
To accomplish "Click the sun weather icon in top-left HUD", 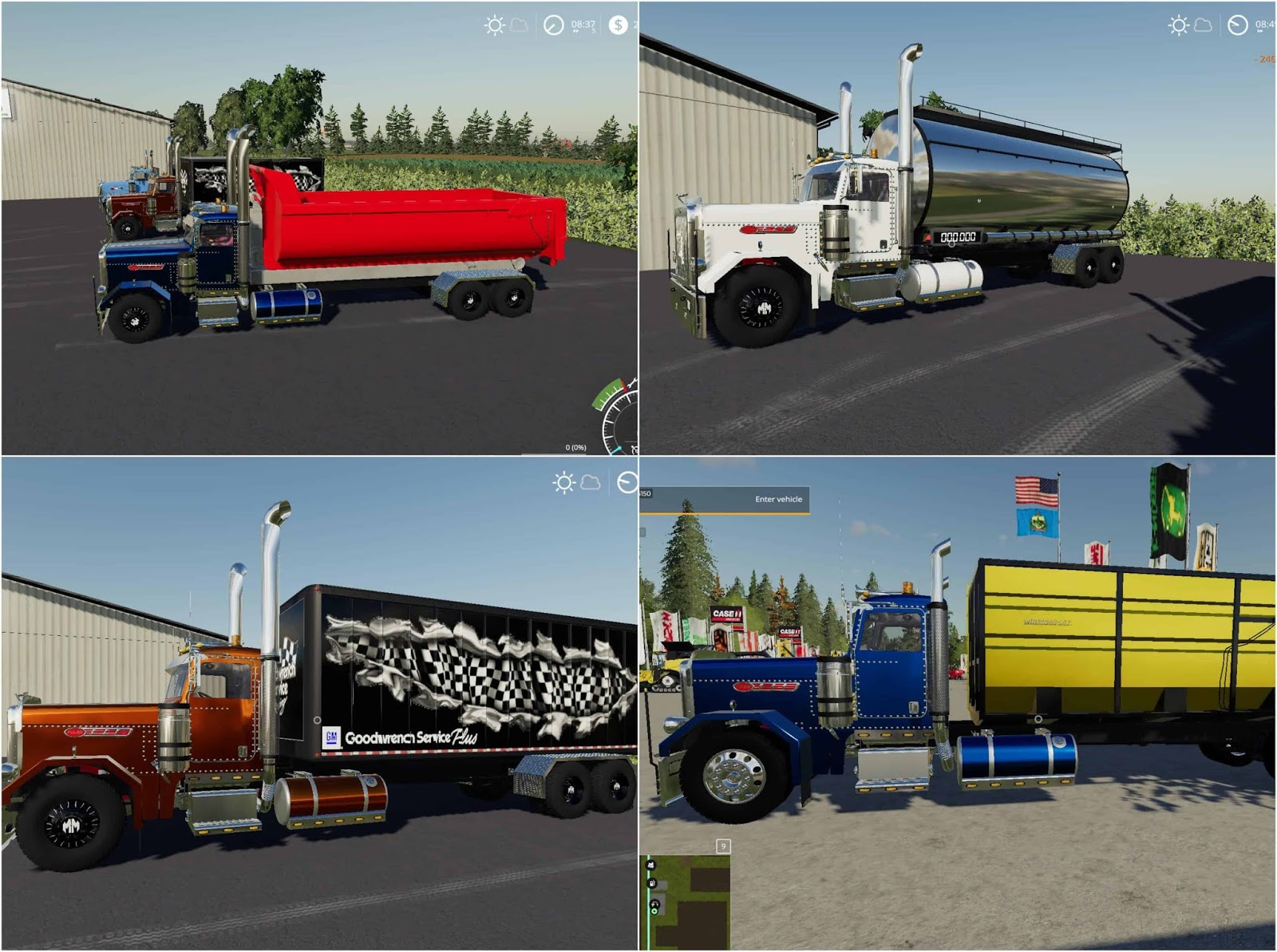I will coord(494,26).
